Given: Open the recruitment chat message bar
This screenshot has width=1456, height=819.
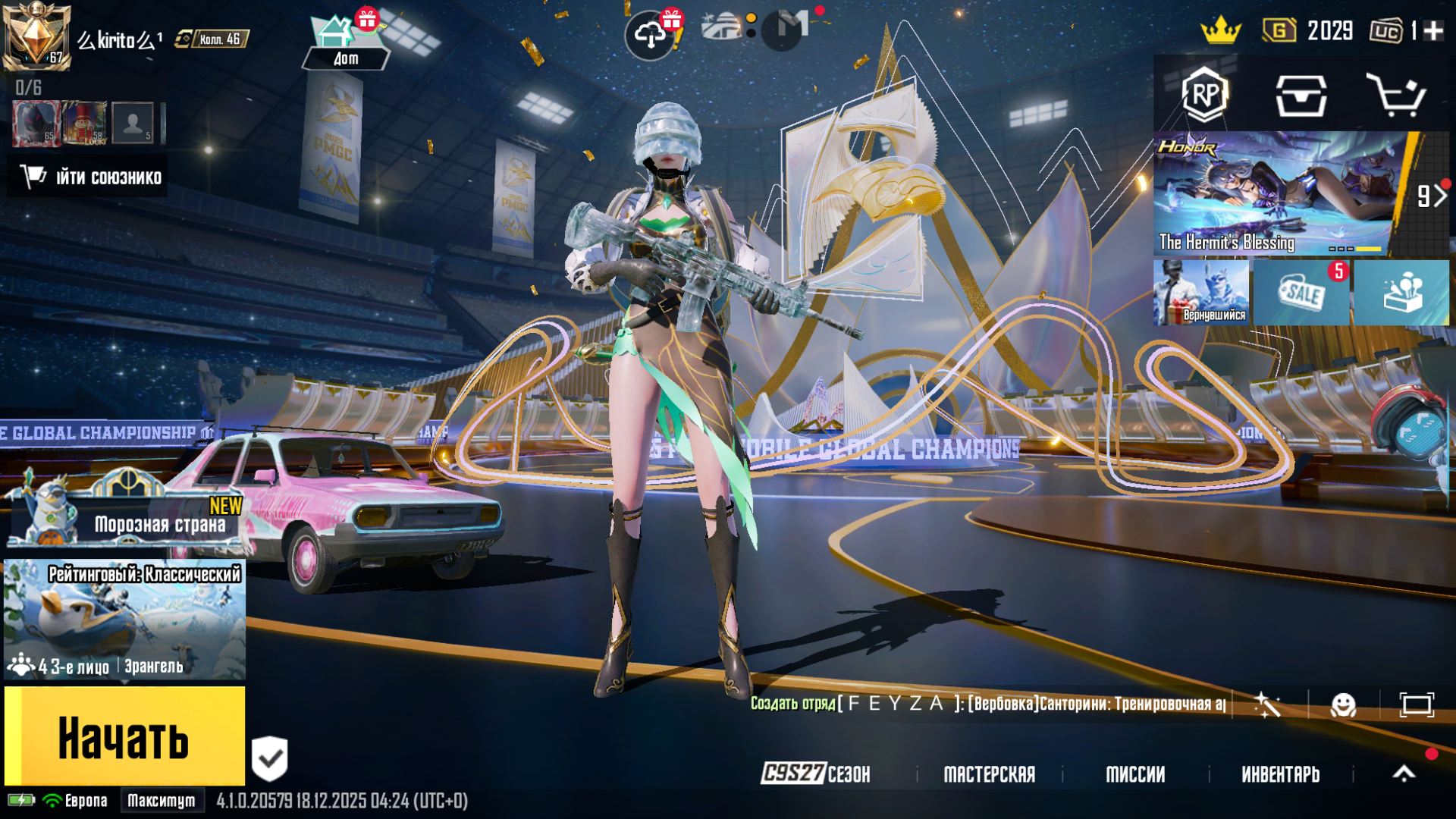Looking at the screenshot, I should coord(986,704).
